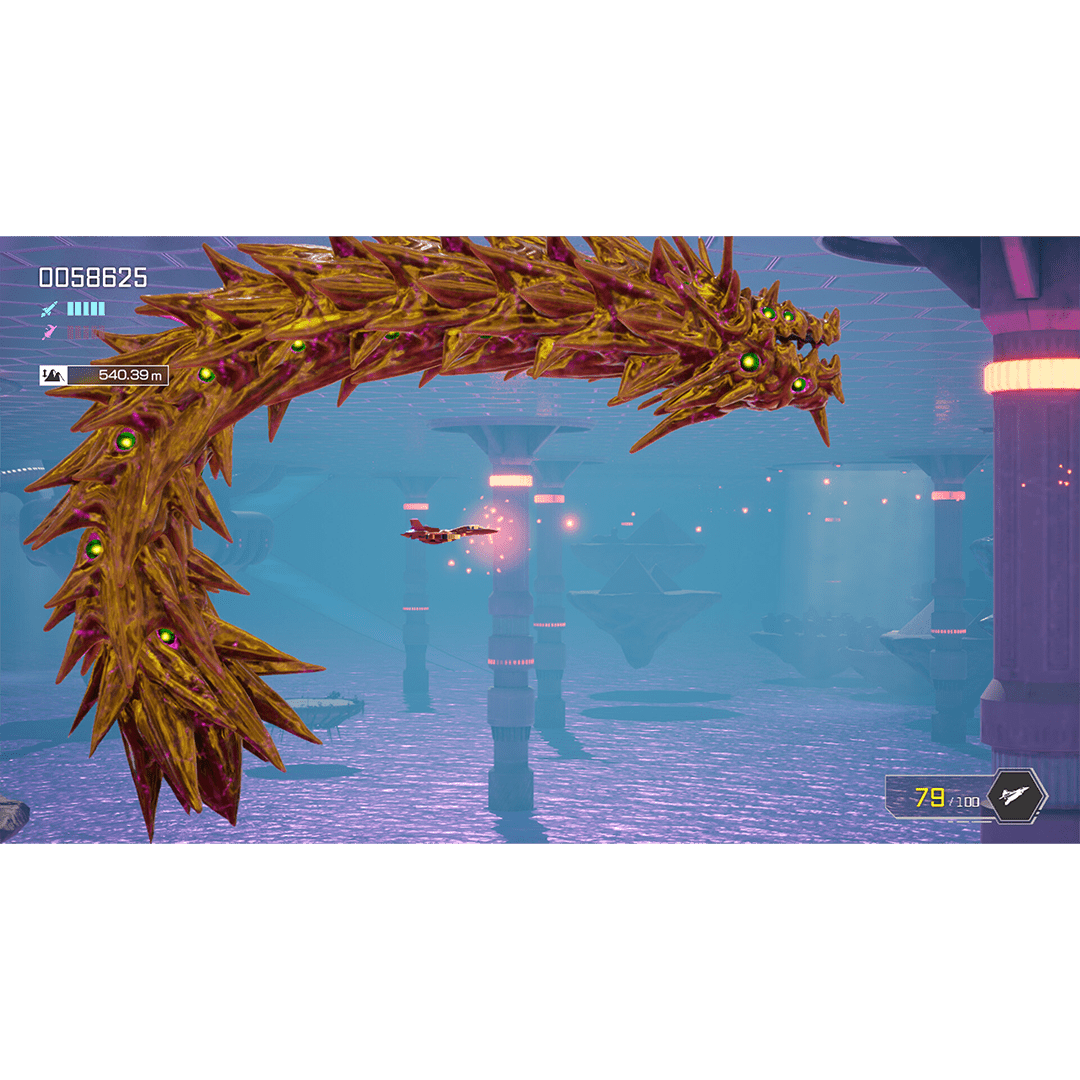1080x1080 pixels.
Task: Select the blue fighter ship icon
Action: pos(49,309)
